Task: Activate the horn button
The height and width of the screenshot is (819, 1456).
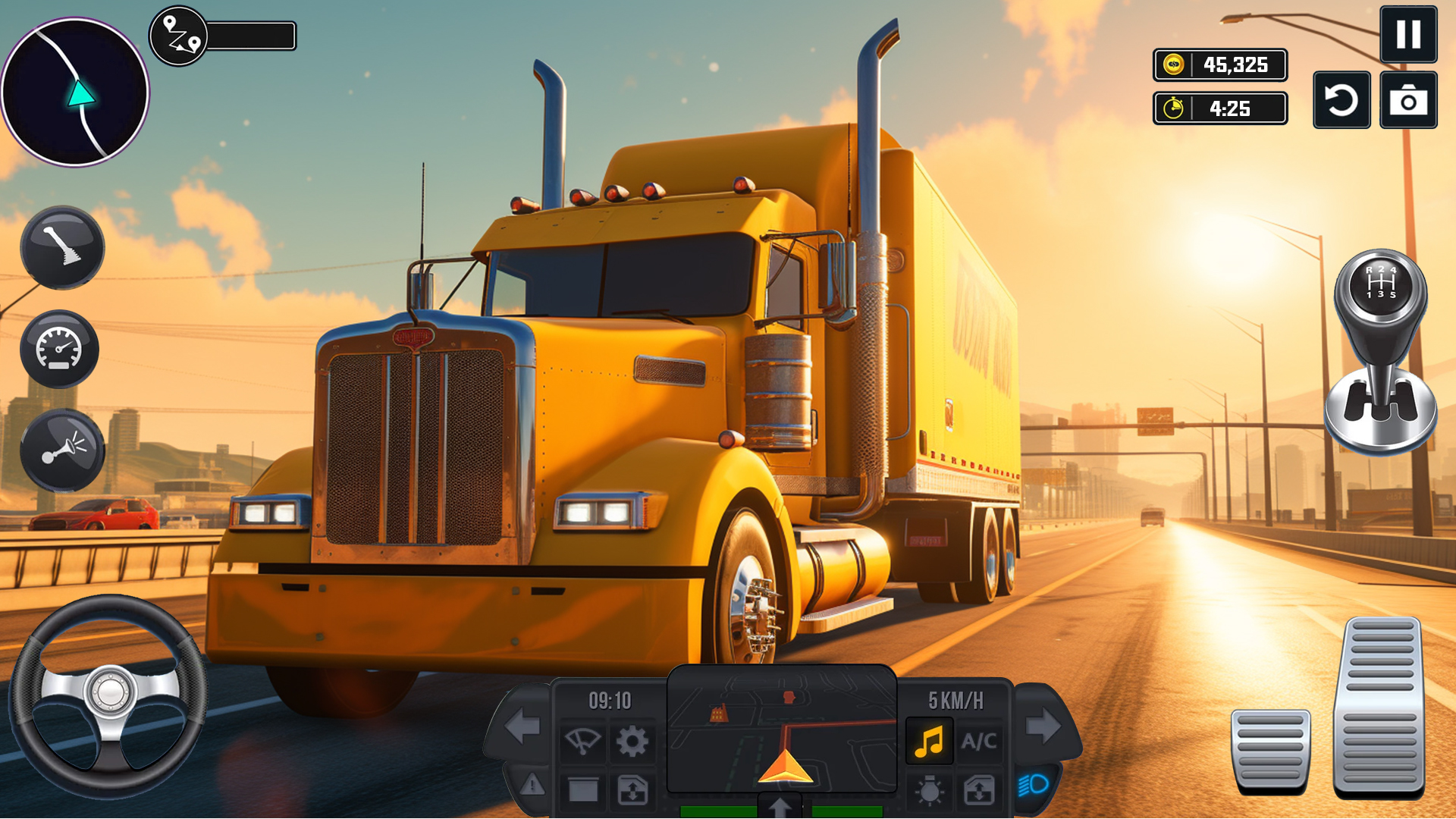Action: point(62,450)
